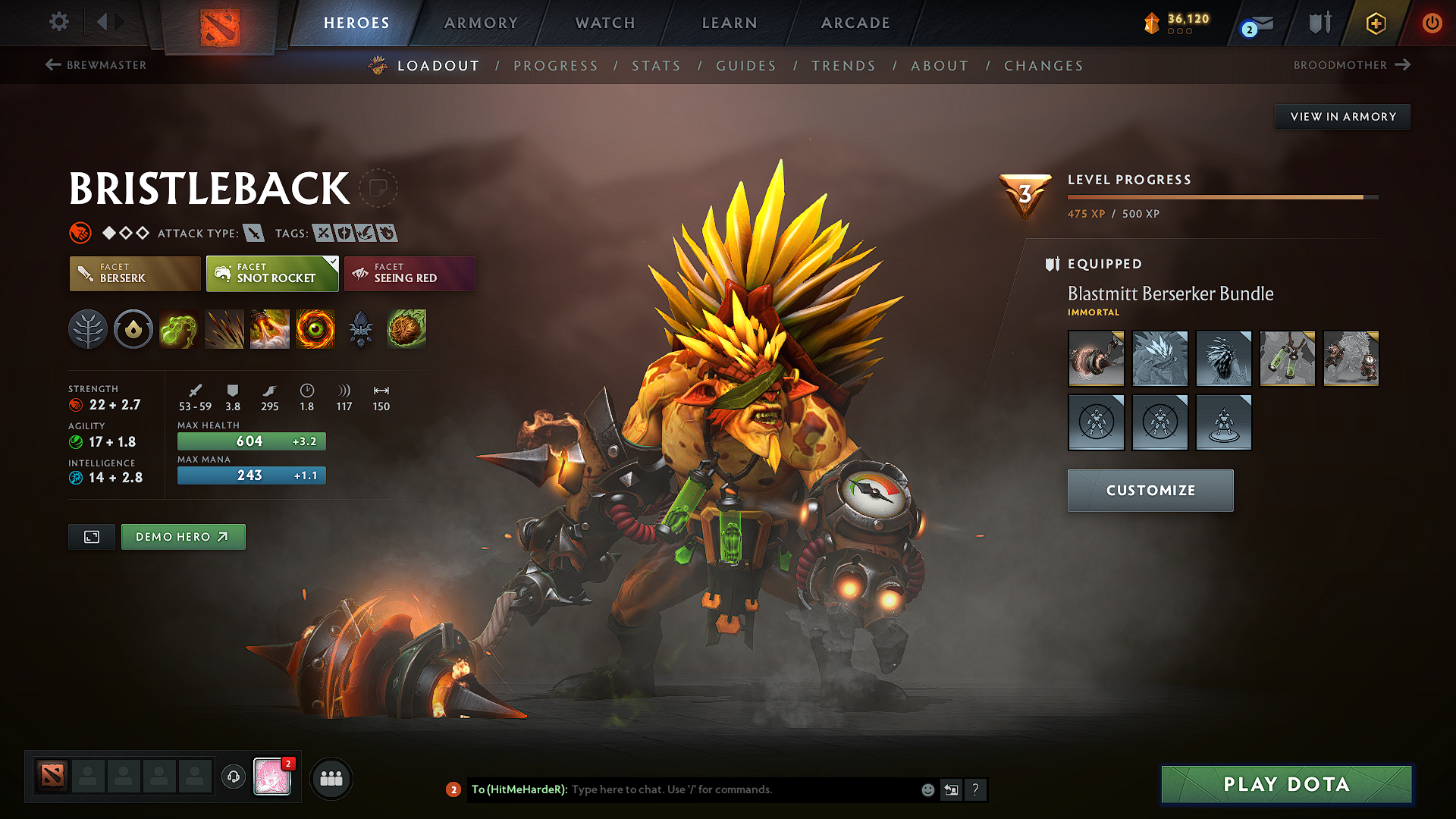The width and height of the screenshot is (1456, 819).
Task: Select the Viscous Nasal Goo ability icon
Action: [179, 329]
